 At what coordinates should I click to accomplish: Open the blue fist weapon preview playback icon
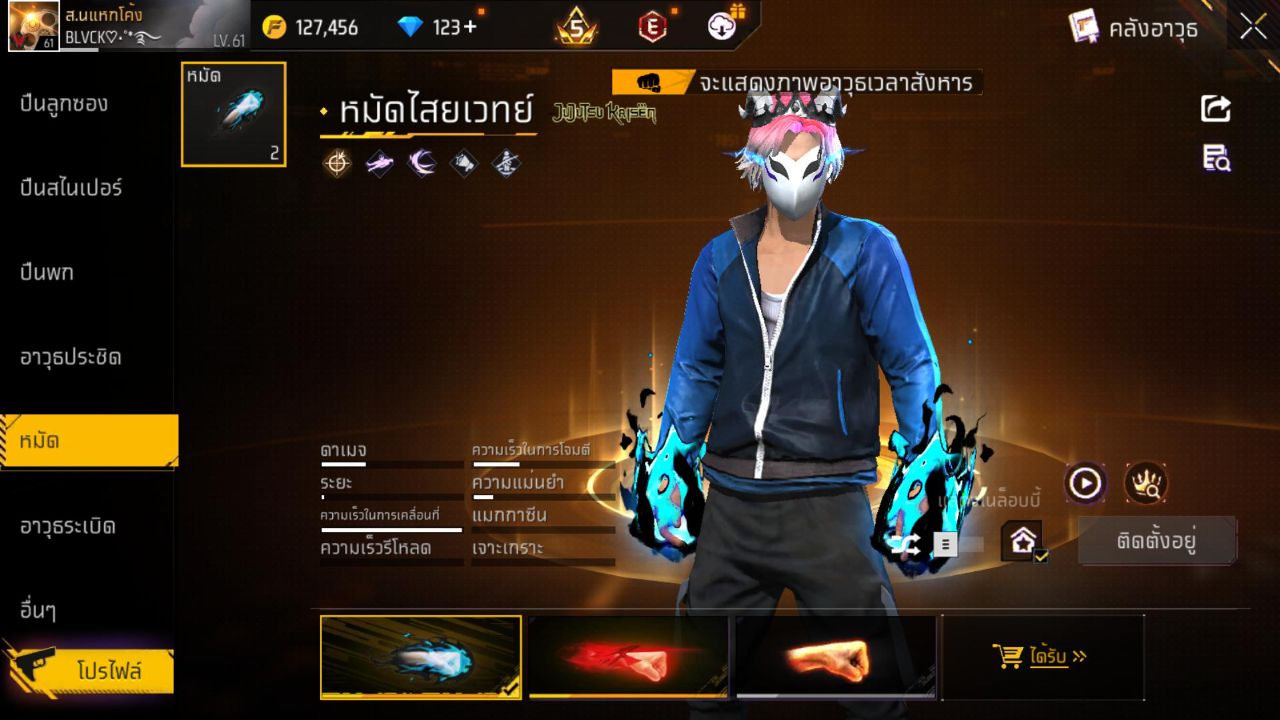pyautogui.click(x=1083, y=483)
